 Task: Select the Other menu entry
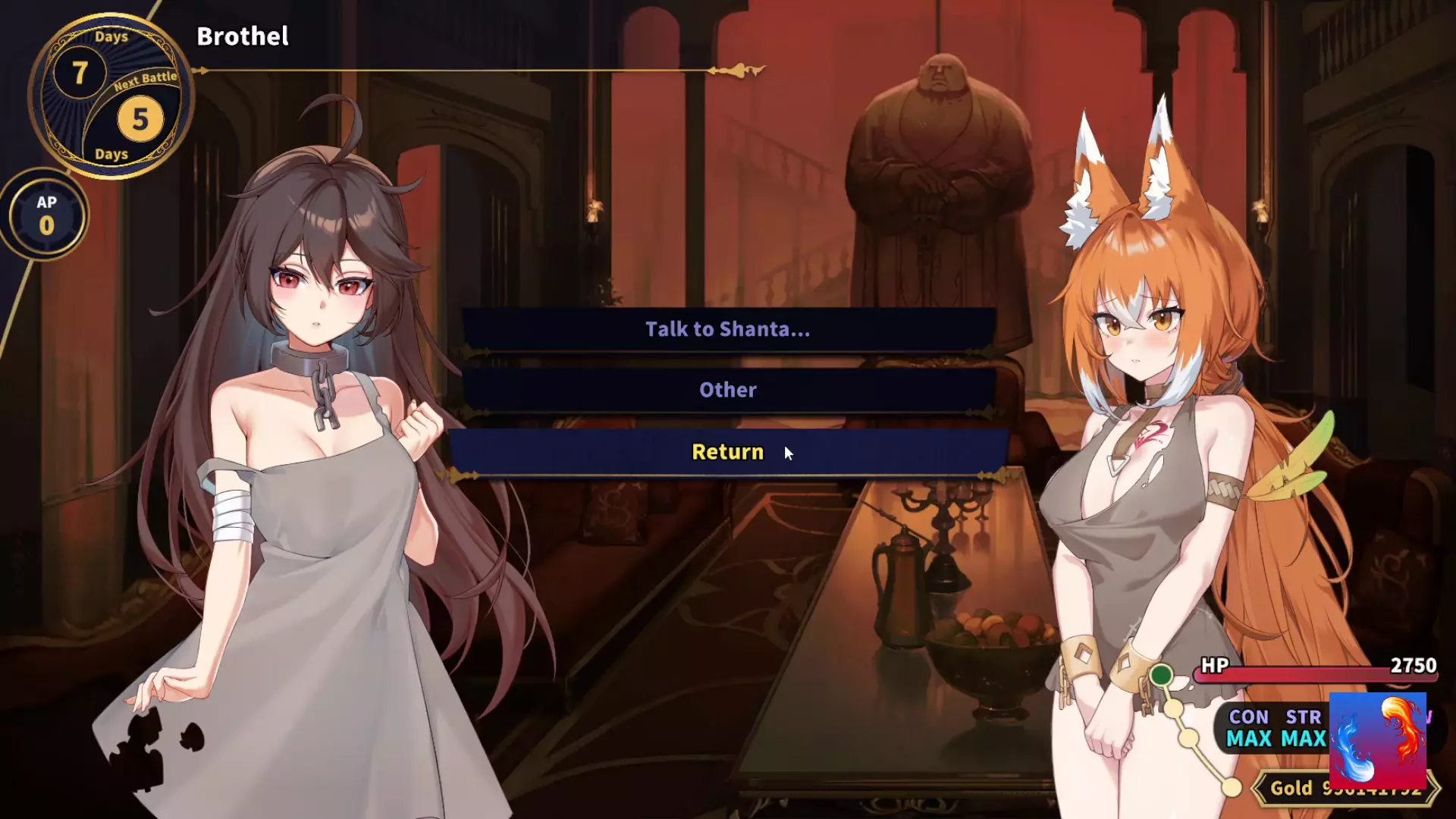[728, 390]
